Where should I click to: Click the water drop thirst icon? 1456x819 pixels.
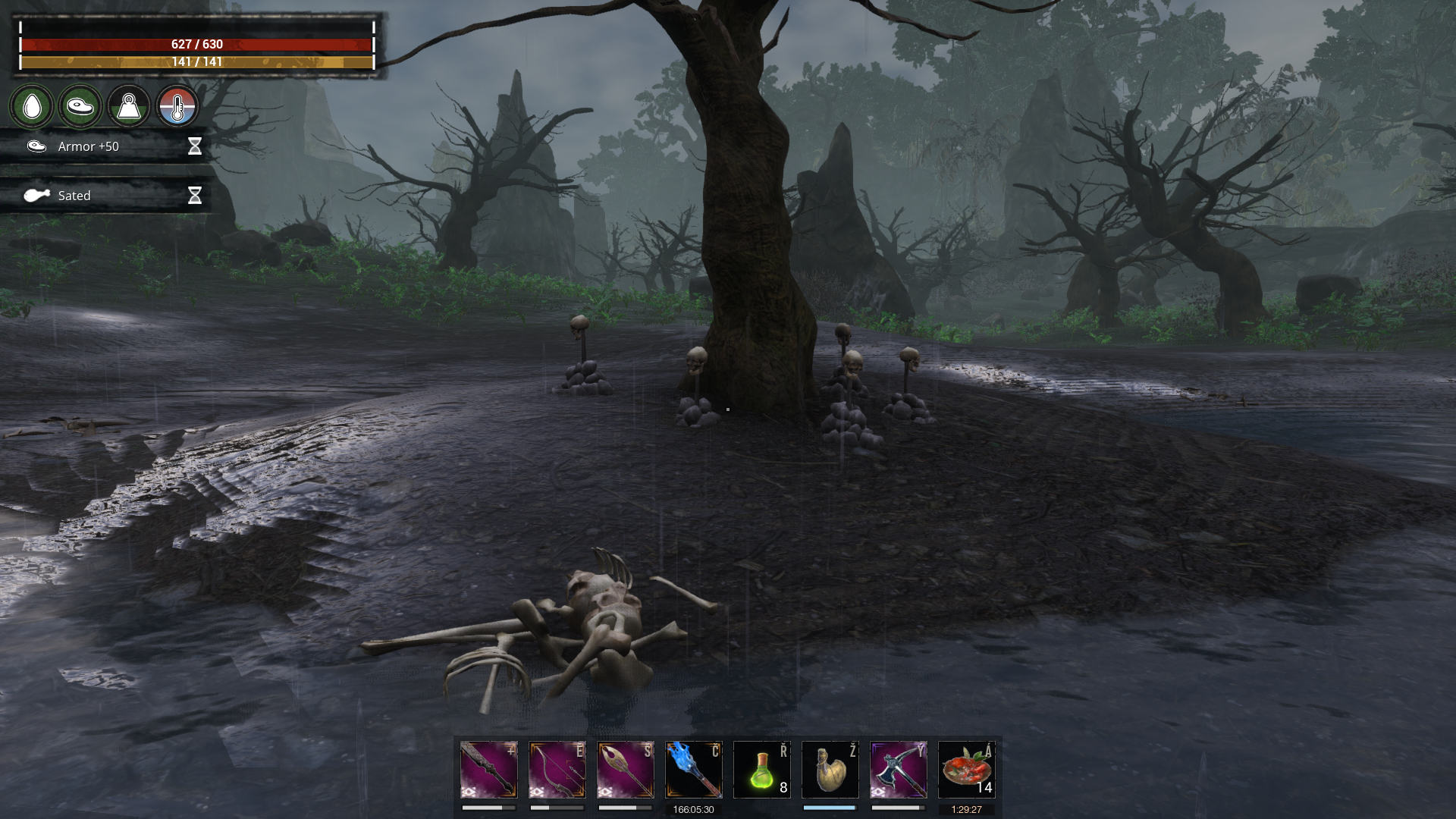coord(32,106)
